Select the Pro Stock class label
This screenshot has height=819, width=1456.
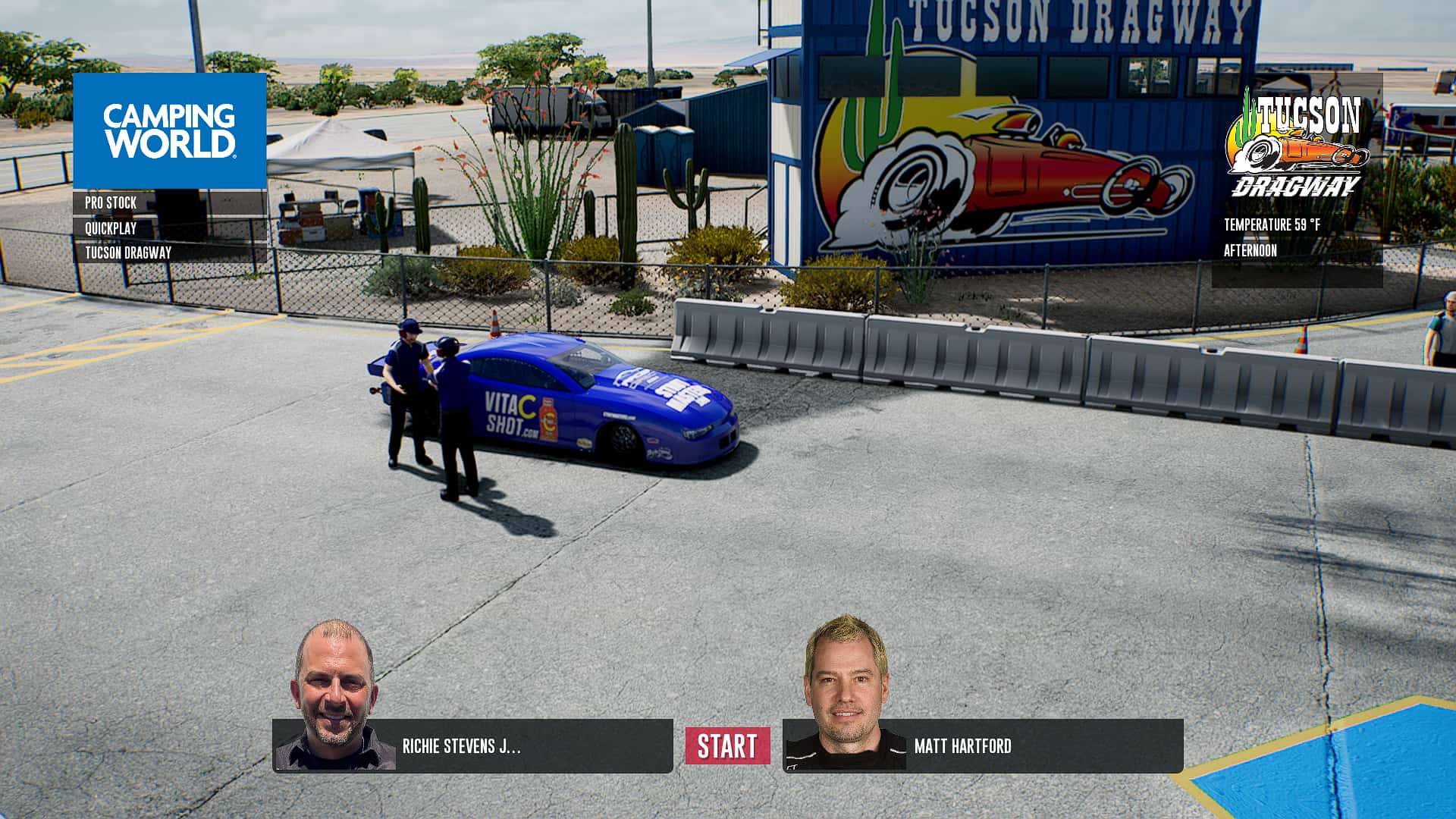click(x=111, y=203)
